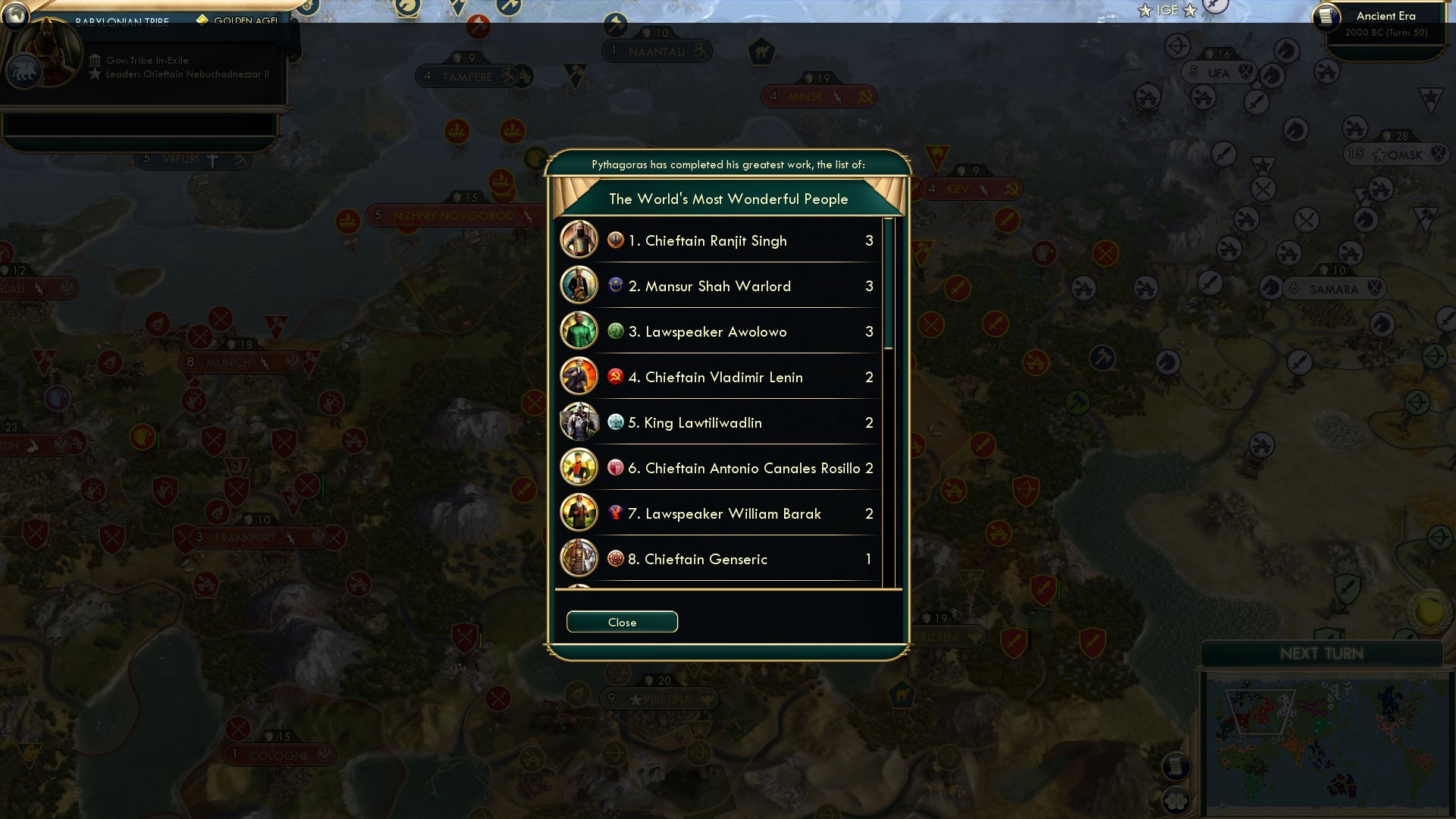
Task: Click the cross icon next to Viipuri
Action: coord(214,159)
